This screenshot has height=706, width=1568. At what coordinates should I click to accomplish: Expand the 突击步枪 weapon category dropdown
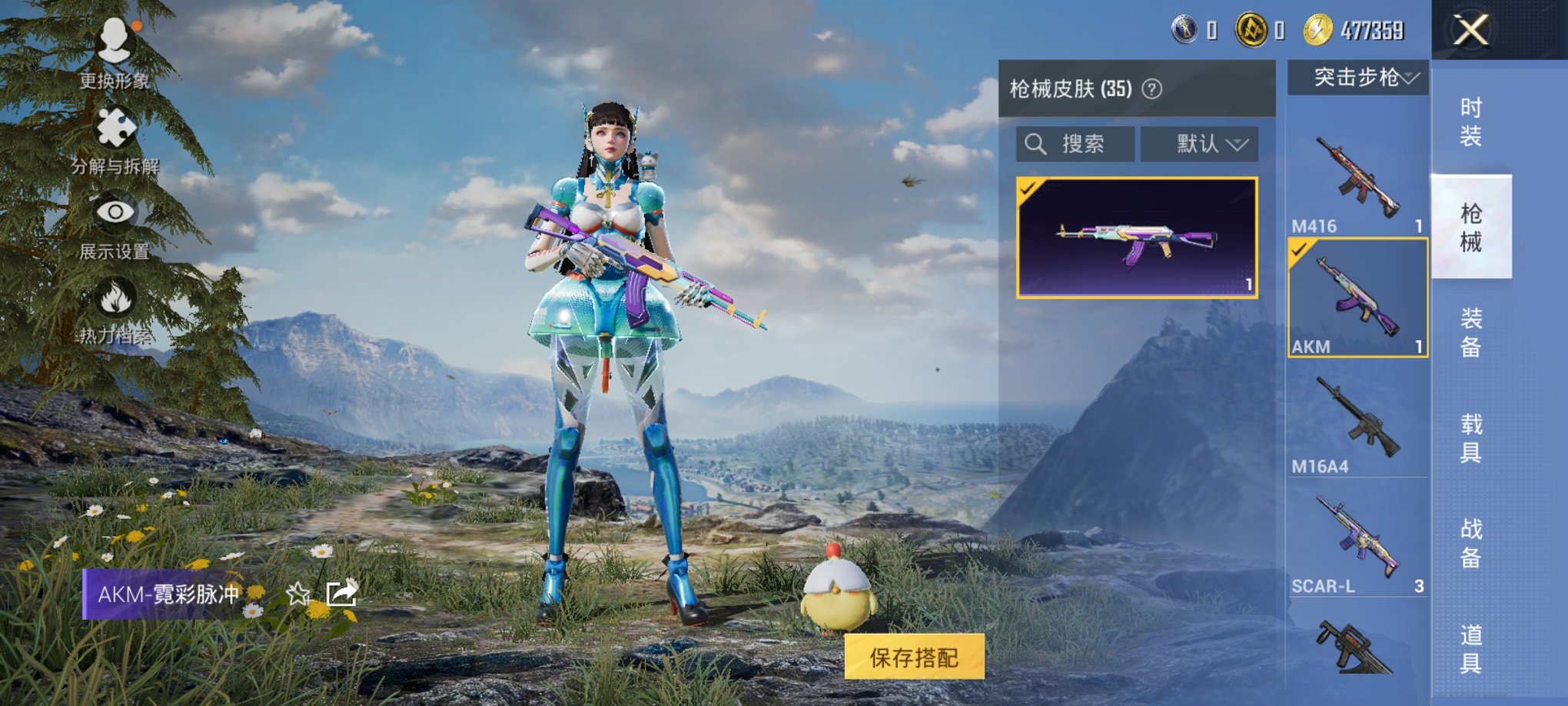[x=1360, y=77]
